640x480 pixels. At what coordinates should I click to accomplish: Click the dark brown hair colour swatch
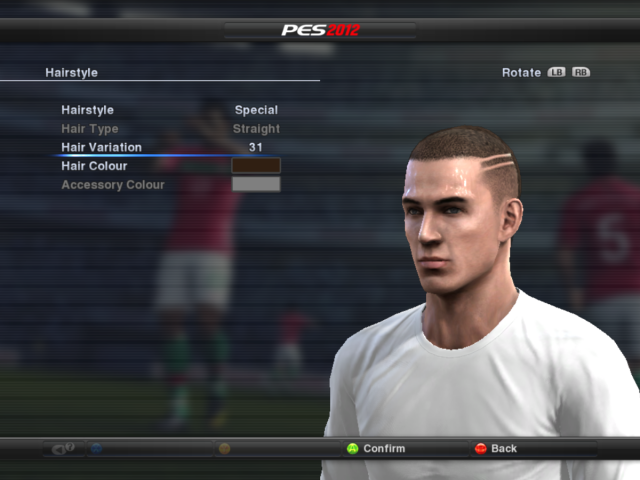(256, 166)
